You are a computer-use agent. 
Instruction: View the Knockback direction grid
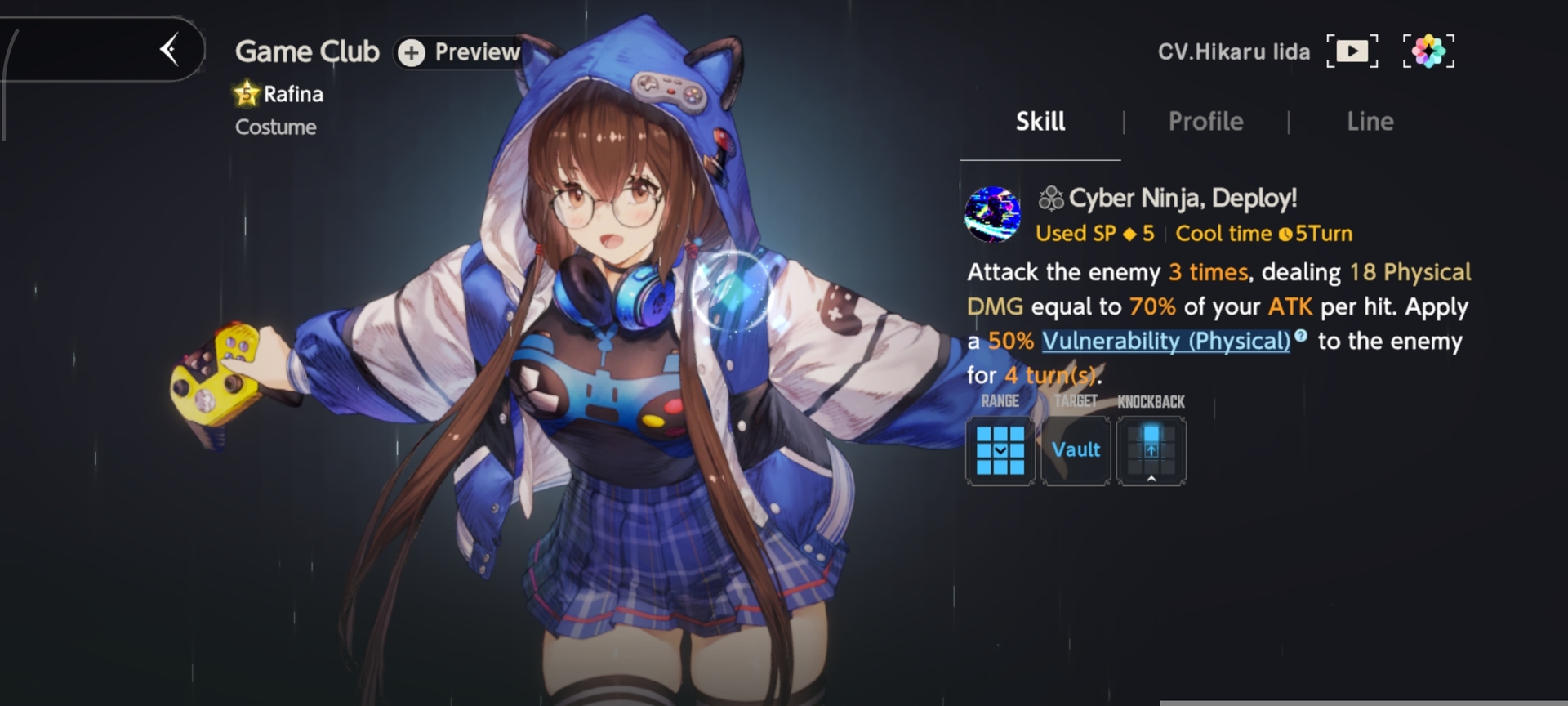(1151, 450)
